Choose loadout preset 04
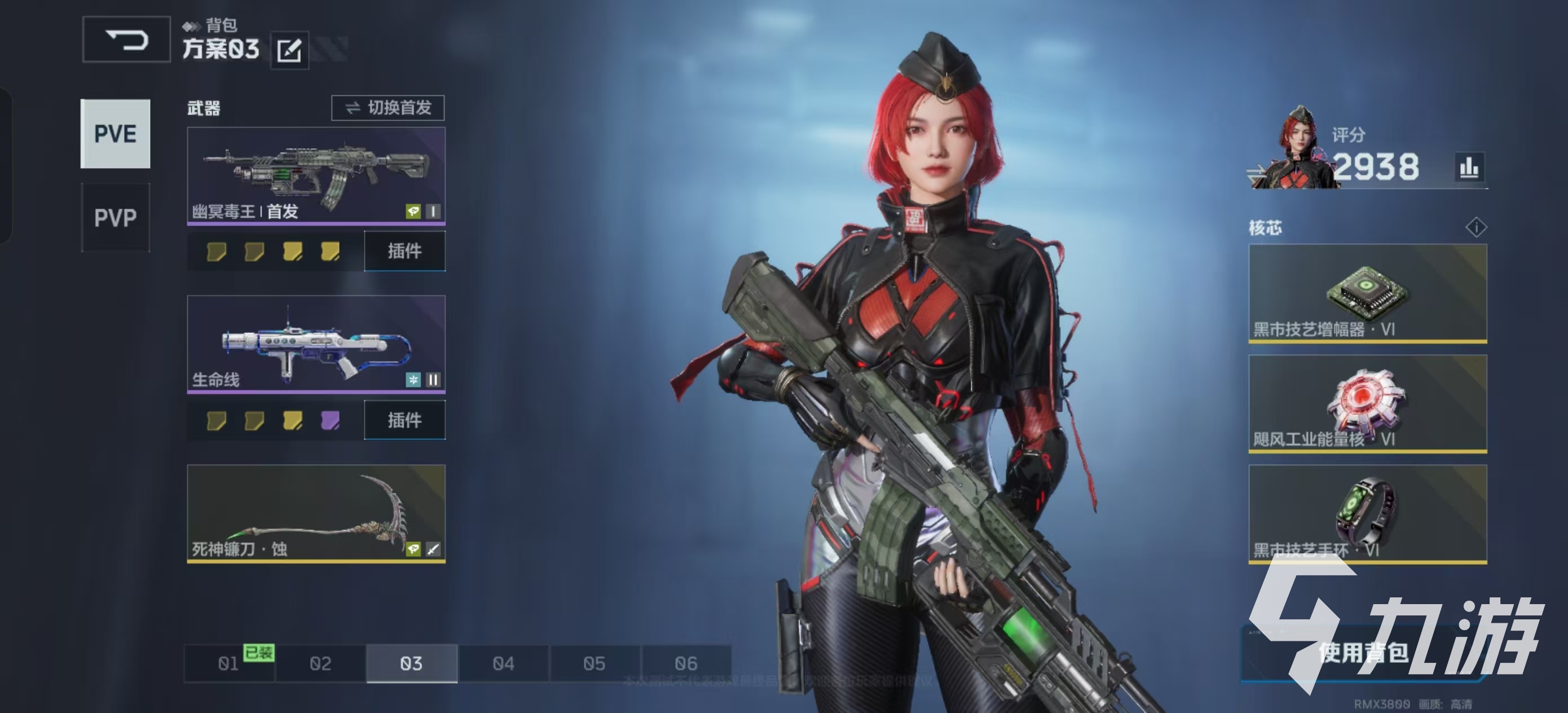The width and height of the screenshot is (1568, 713). 503,663
